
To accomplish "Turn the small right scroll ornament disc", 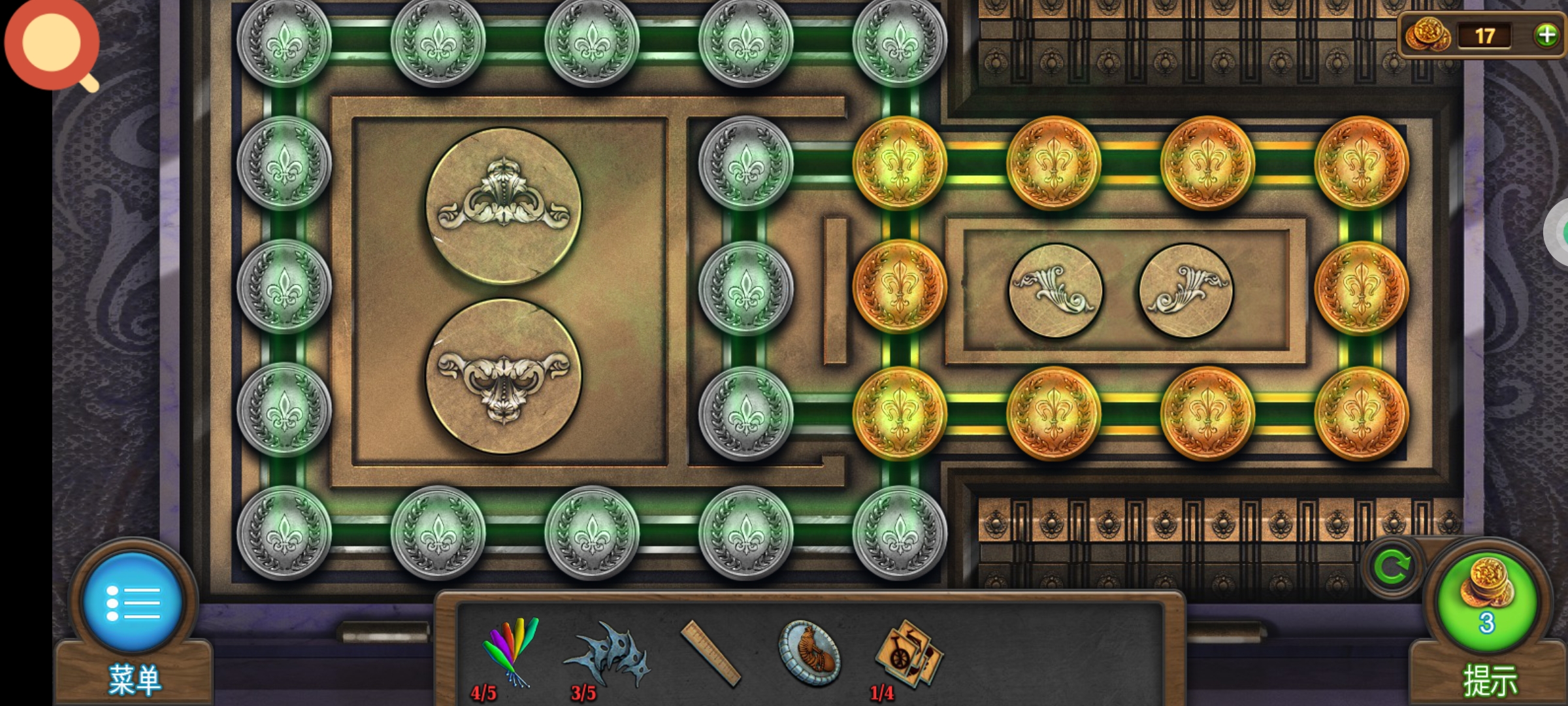I will [1186, 291].
